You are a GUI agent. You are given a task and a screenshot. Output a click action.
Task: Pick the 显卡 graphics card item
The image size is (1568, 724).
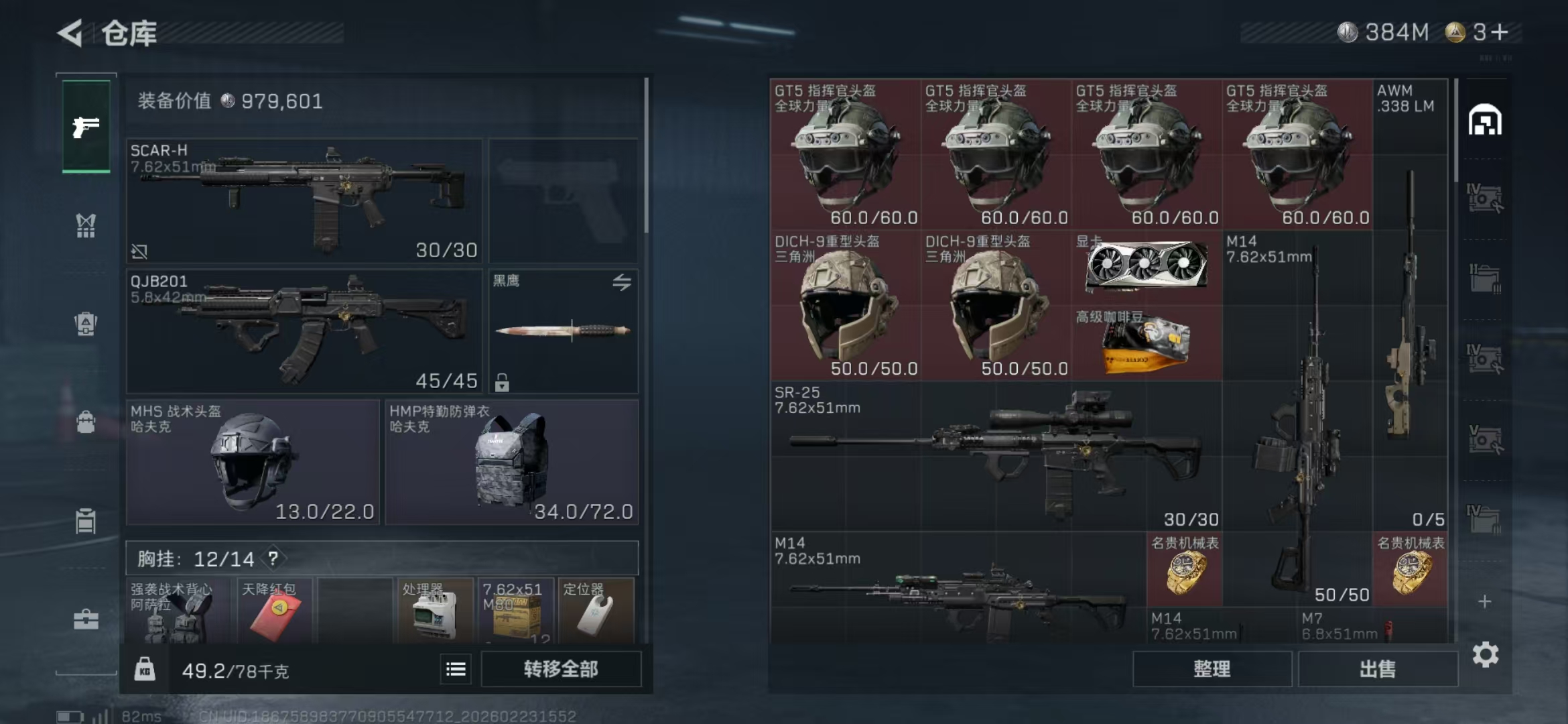1147,267
